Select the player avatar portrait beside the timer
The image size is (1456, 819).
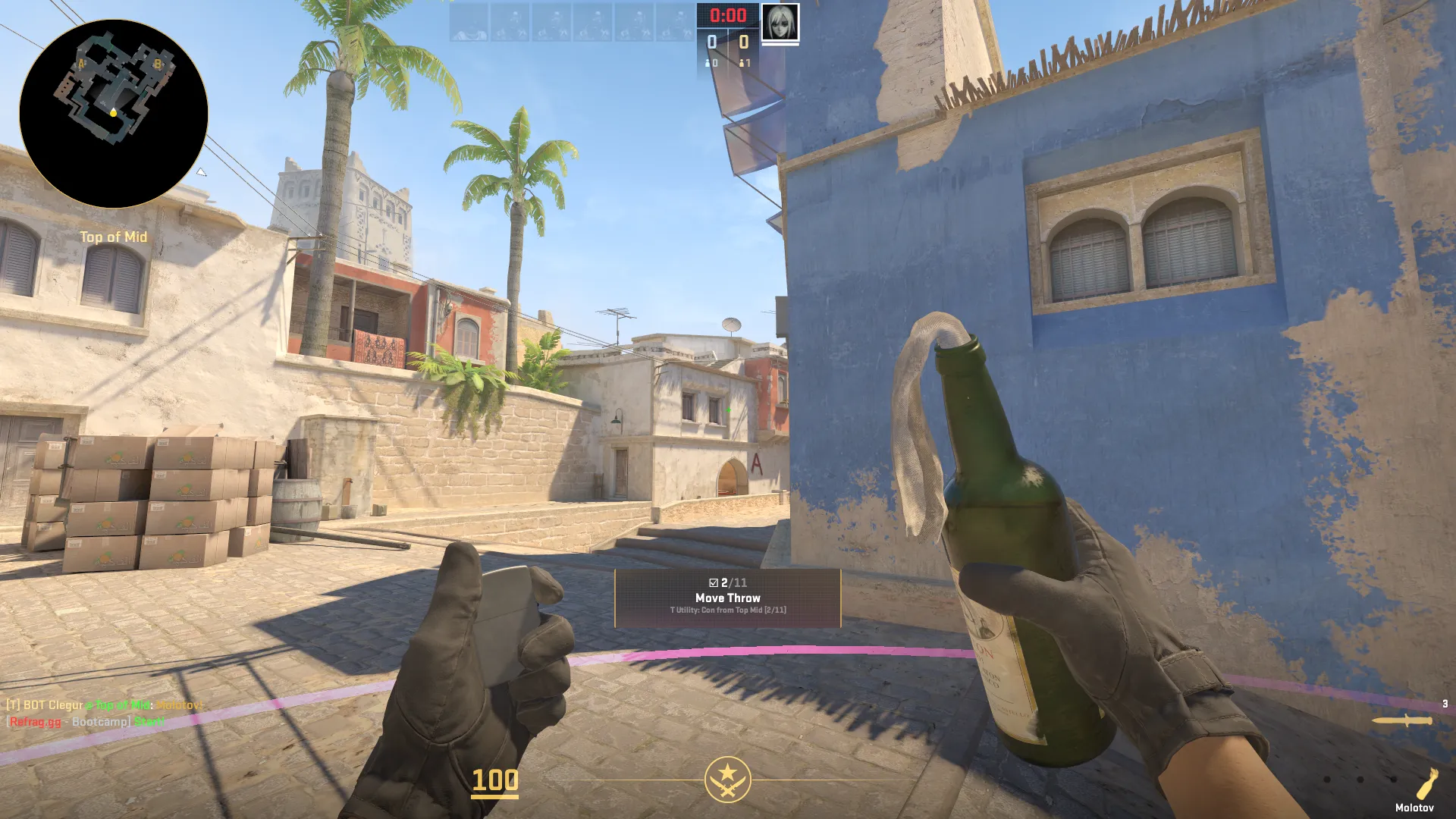[780, 24]
